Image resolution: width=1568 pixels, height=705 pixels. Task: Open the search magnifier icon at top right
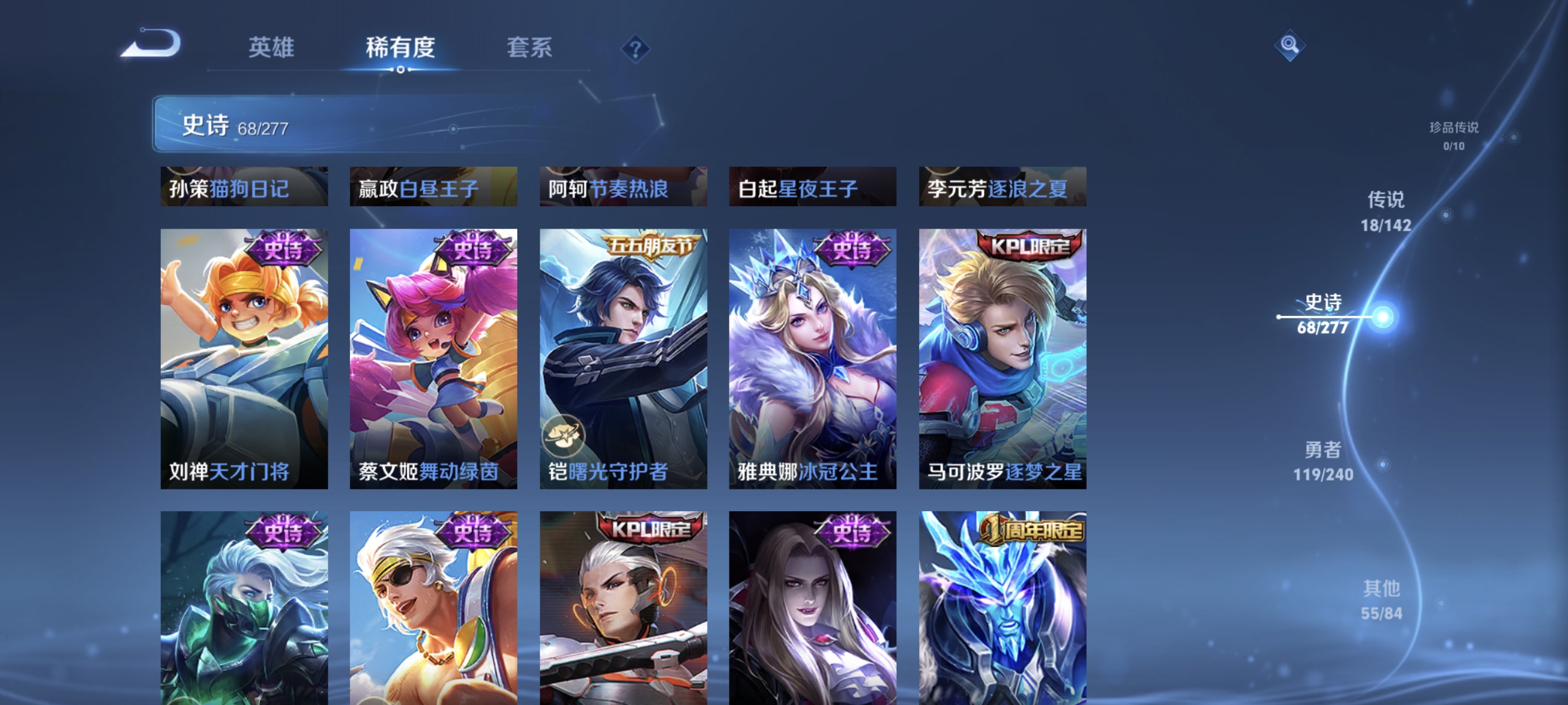[1290, 45]
